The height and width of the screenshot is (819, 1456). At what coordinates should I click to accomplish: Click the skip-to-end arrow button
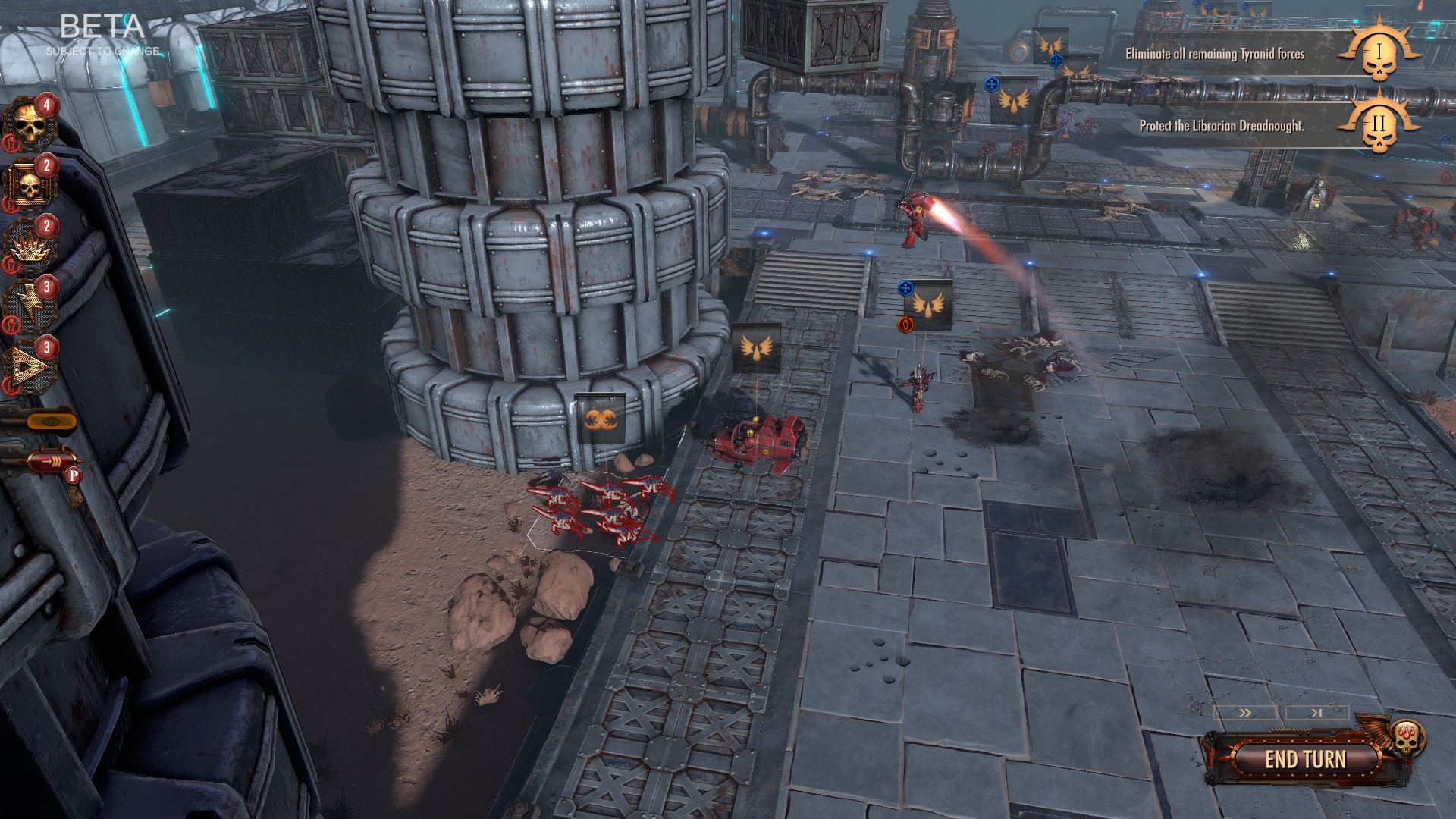[x=1316, y=714]
